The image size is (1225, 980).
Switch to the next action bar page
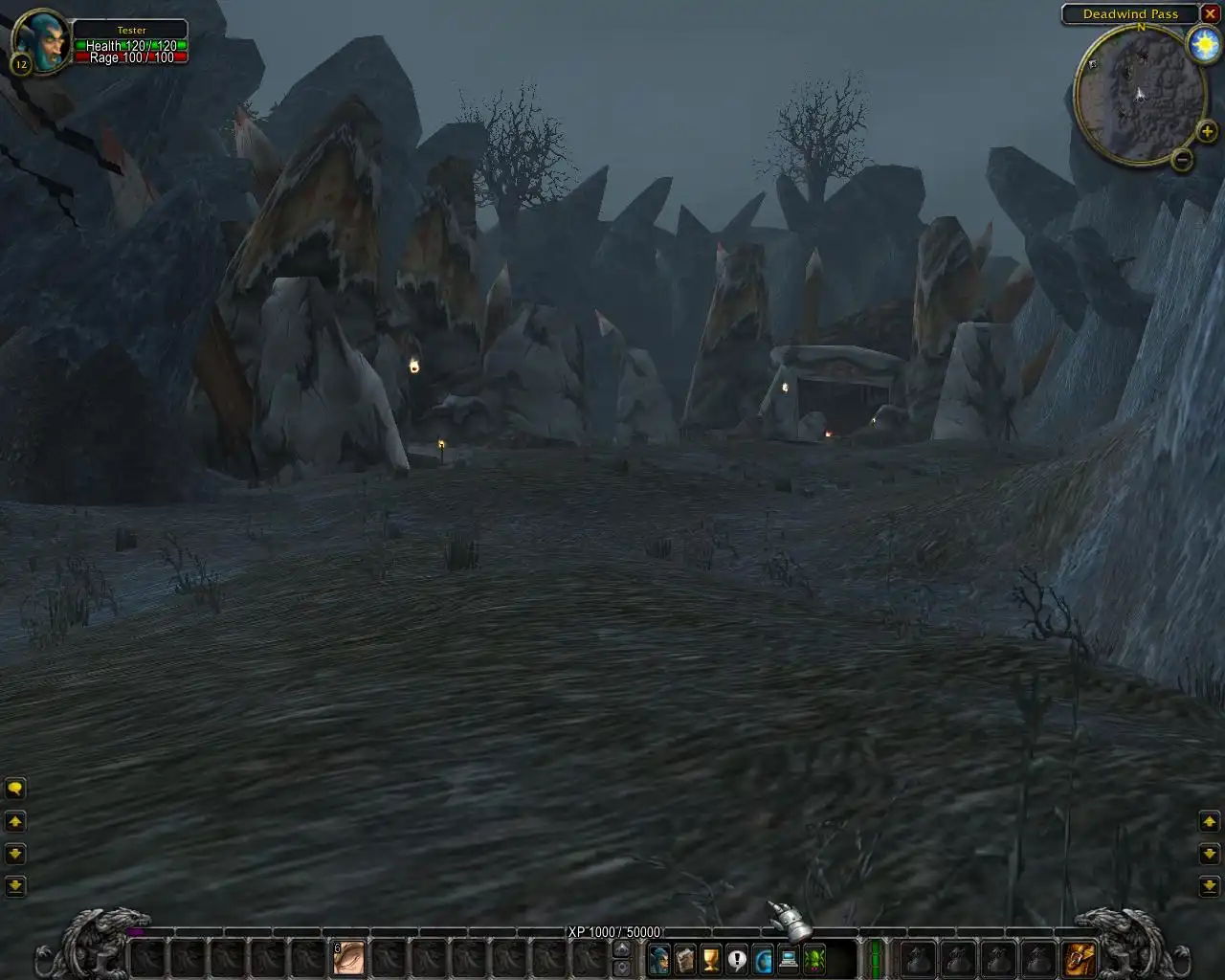[x=621, y=948]
